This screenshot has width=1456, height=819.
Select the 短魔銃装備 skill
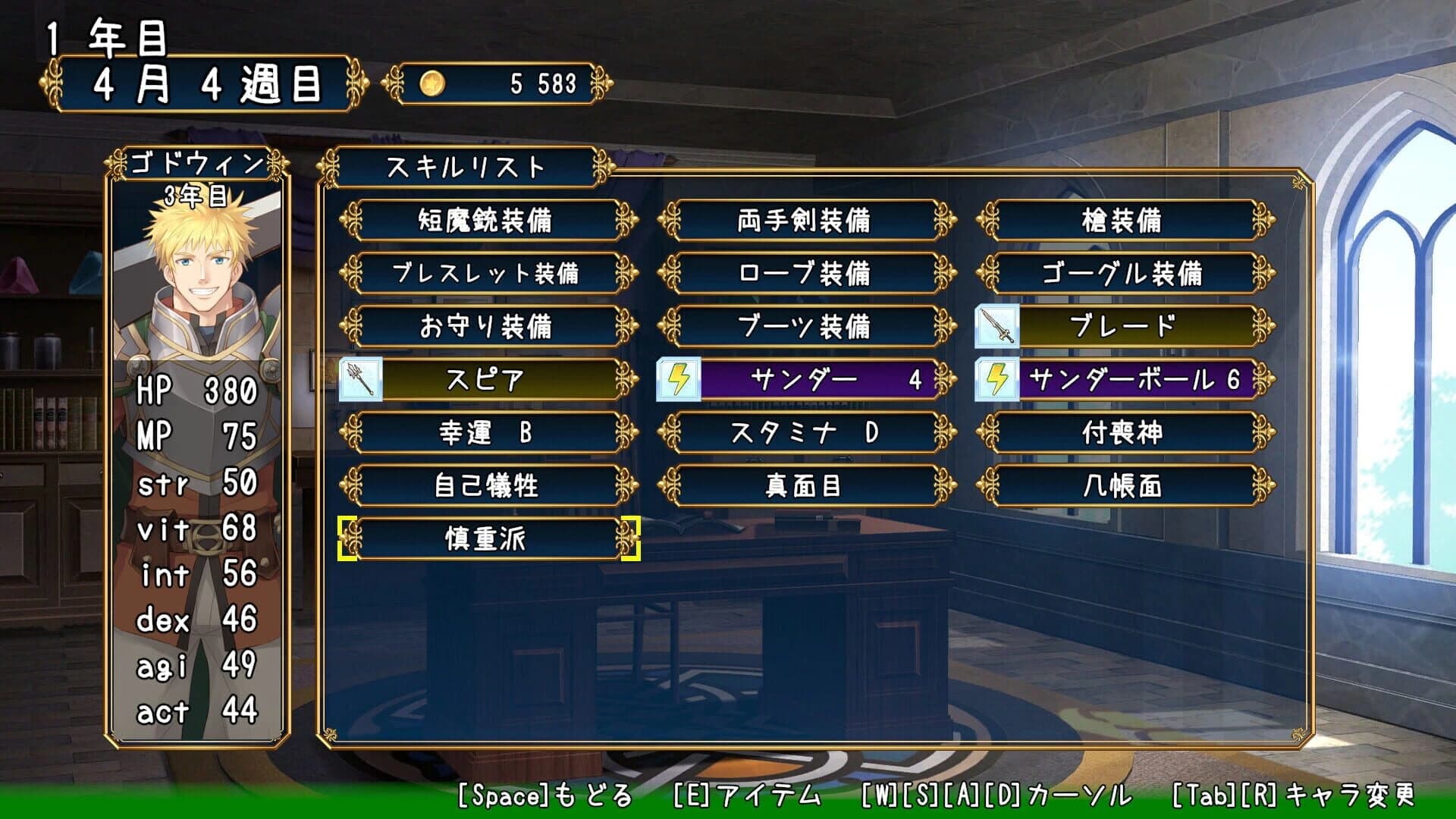pyautogui.click(x=489, y=221)
